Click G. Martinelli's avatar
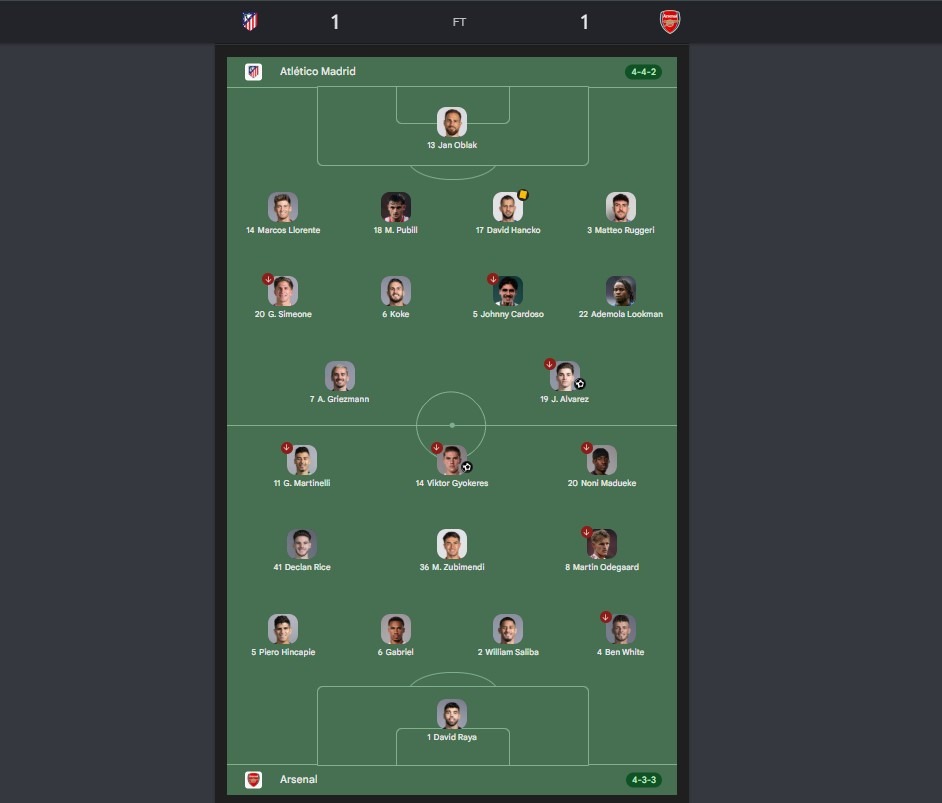942x803 pixels. tap(302, 460)
